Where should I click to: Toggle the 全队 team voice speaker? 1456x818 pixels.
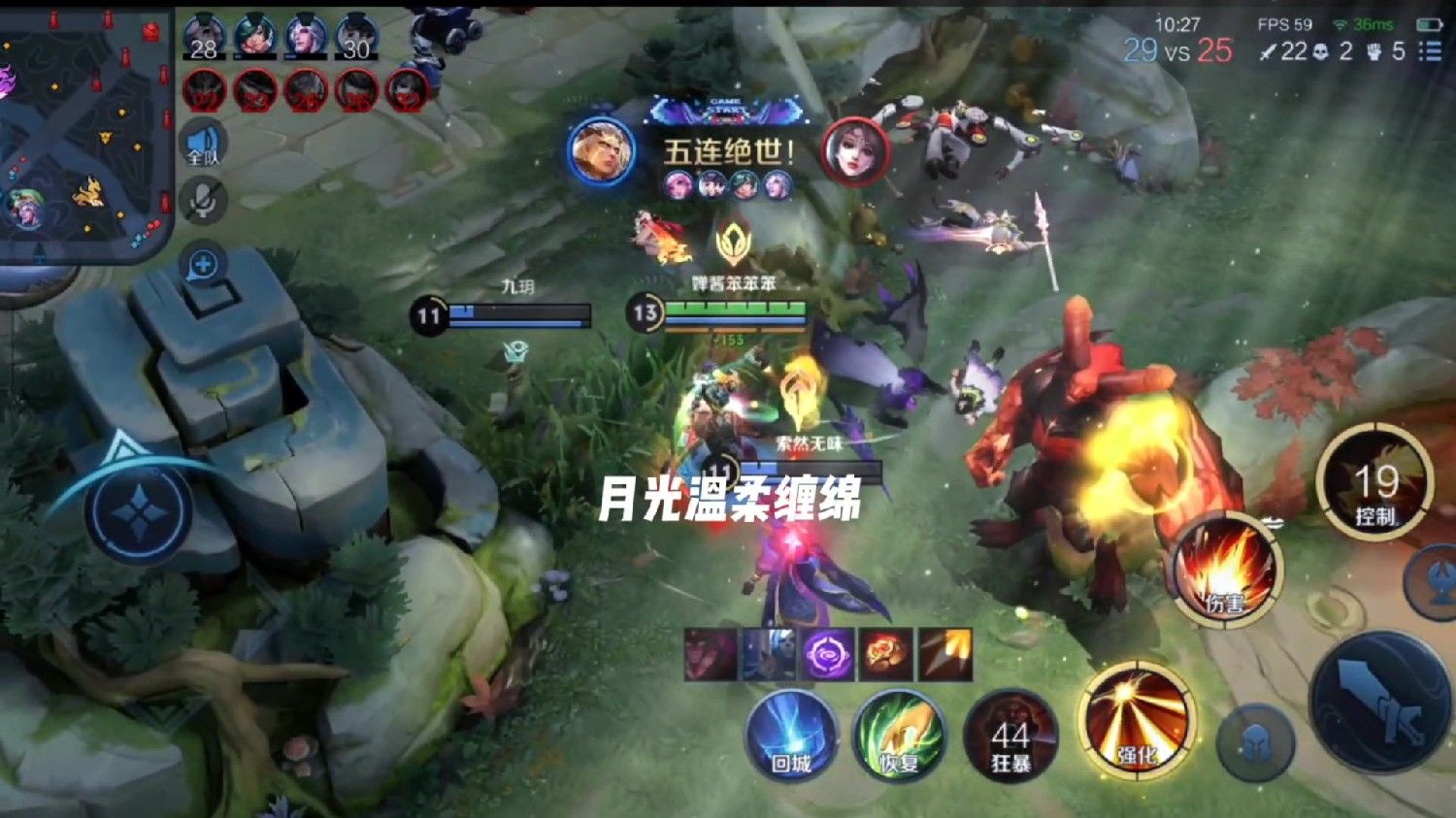point(203,146)
